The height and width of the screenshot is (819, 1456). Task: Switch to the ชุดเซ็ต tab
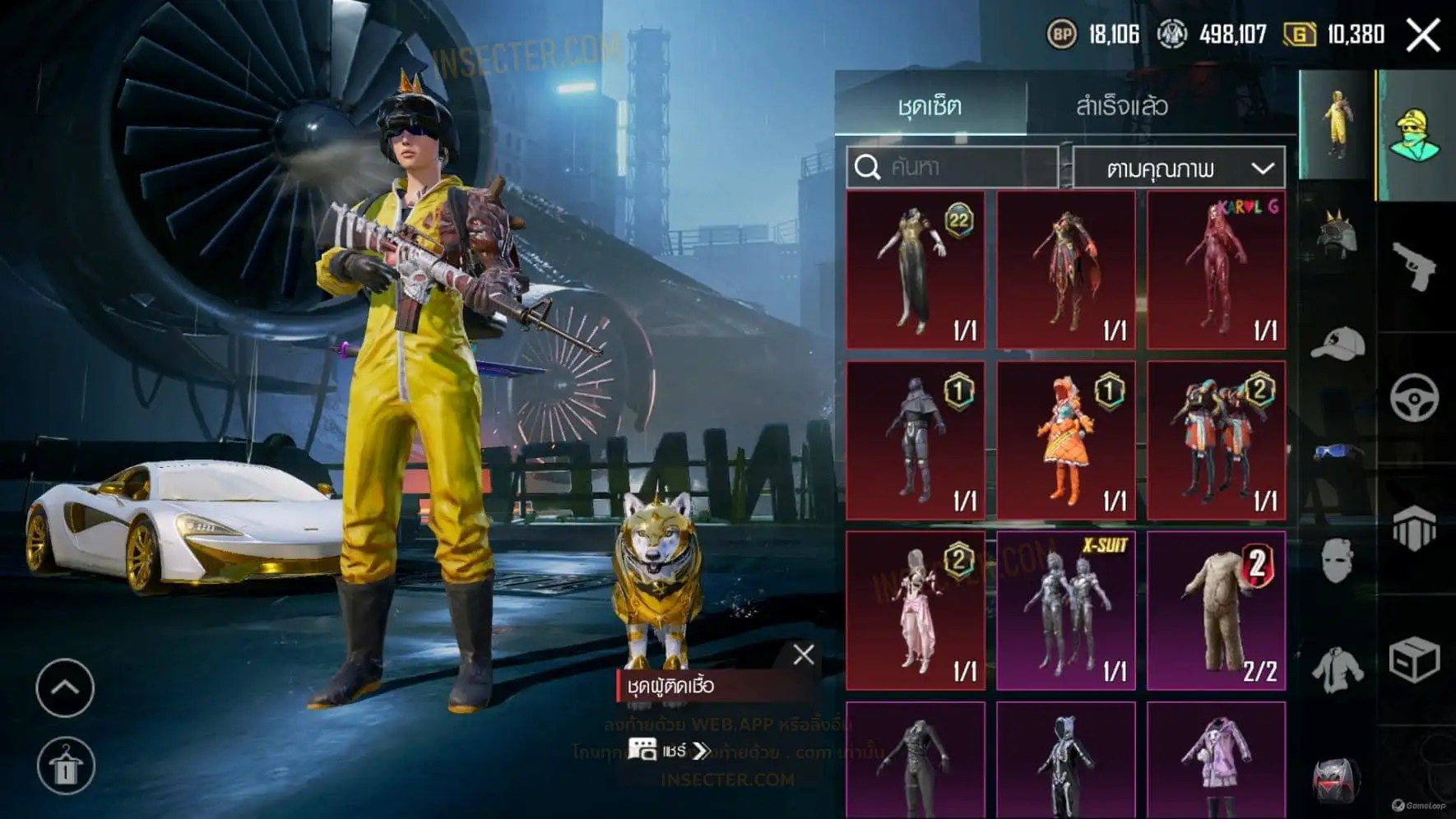(930, 106)
